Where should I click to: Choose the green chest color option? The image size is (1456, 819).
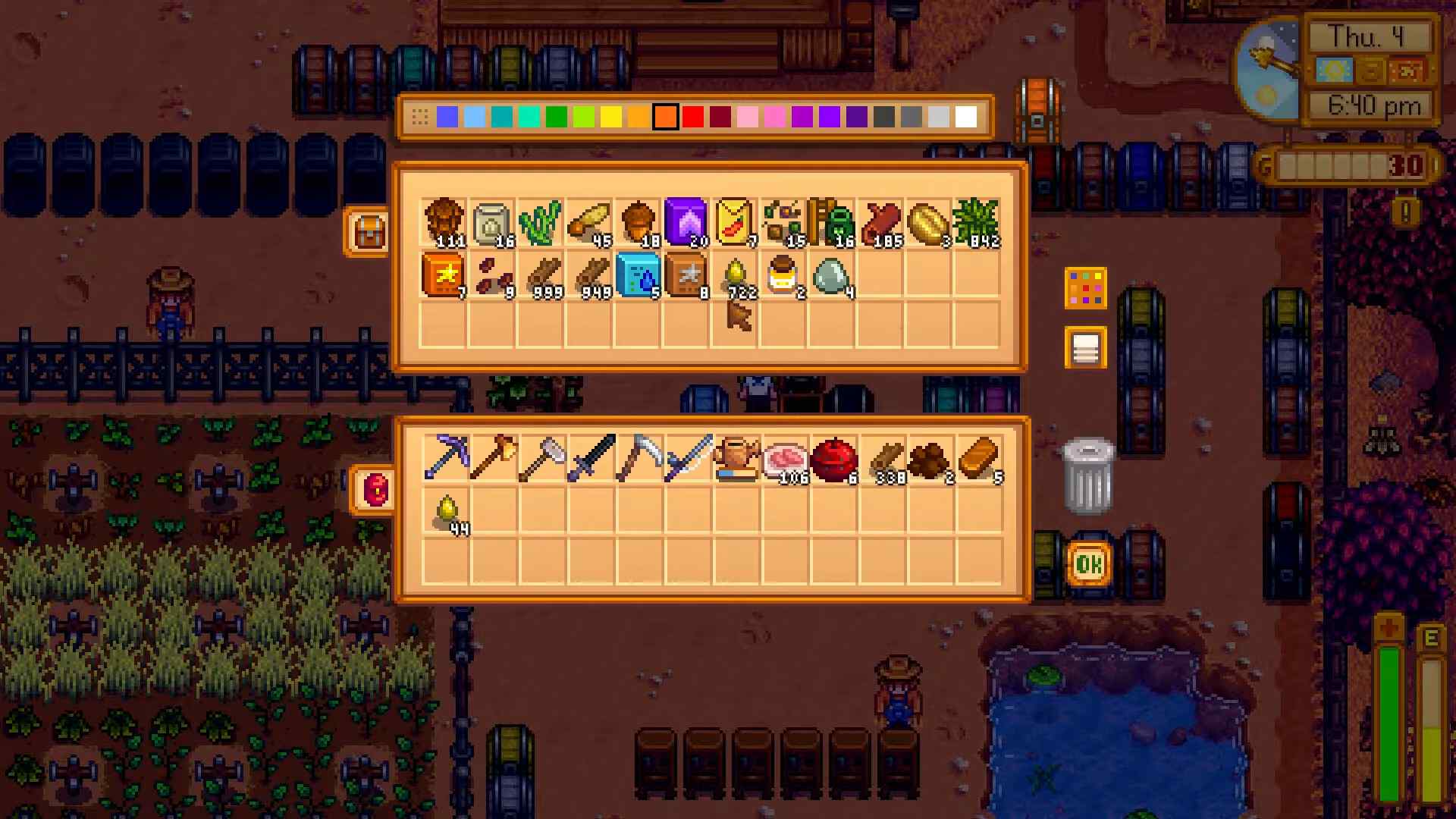557,117
